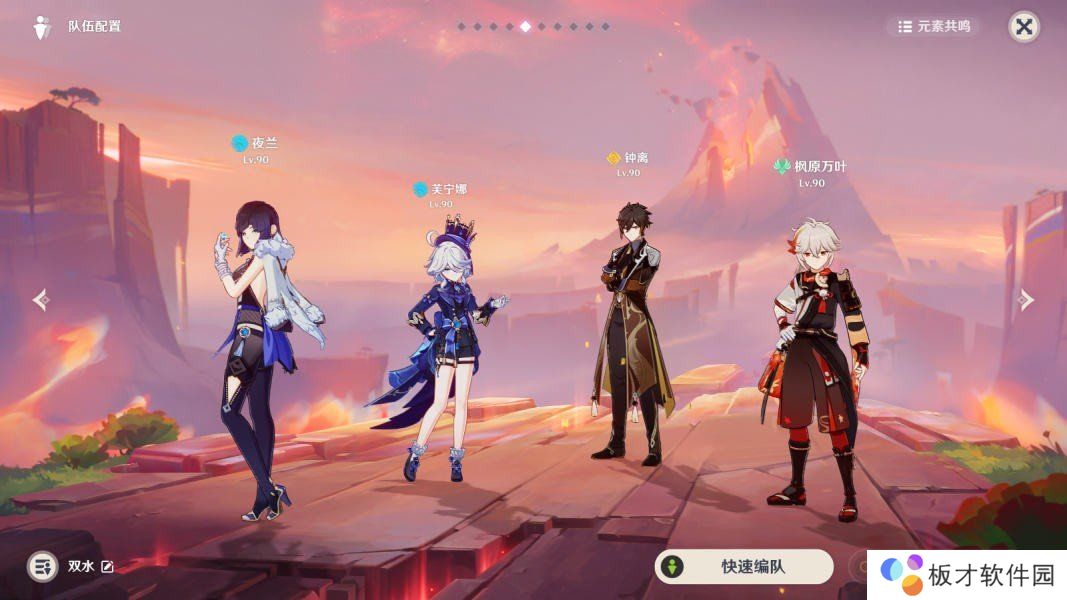The width and height of the screenshot is (1067, 600).
Task: Click the 快速编队 quick setup button
Action: click(743, 567)
